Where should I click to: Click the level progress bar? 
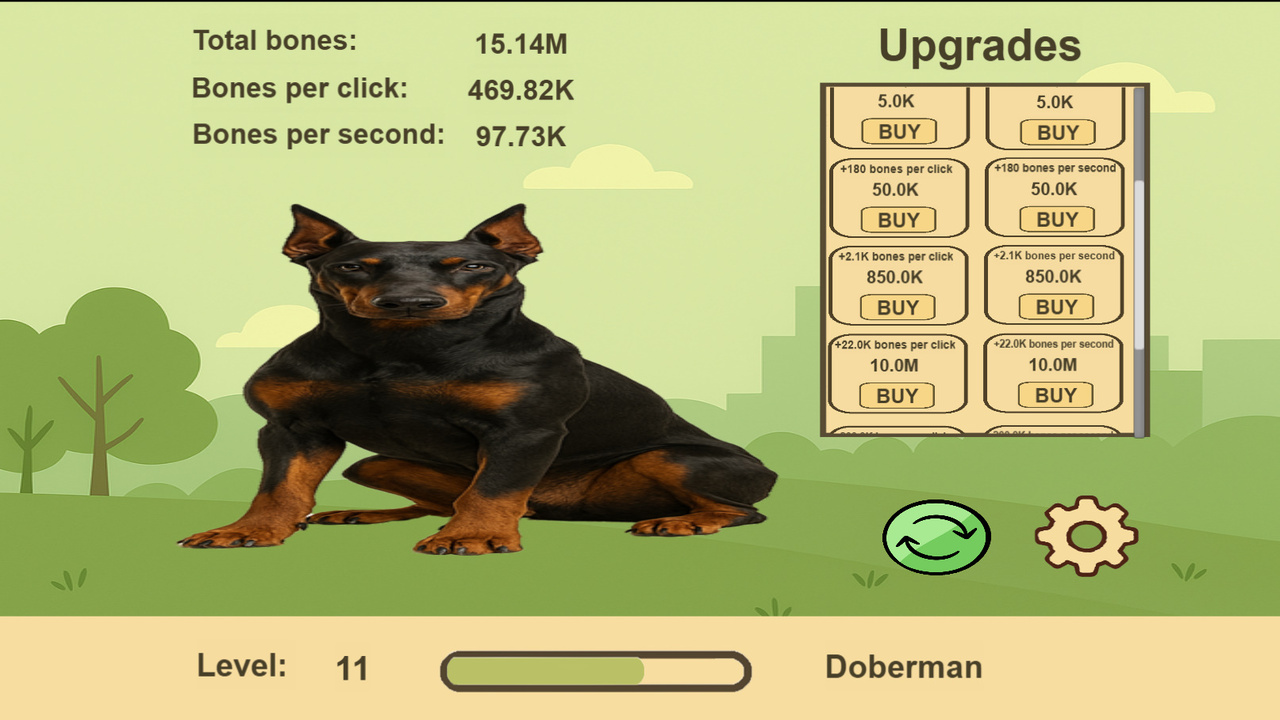click(x=595, y=669)
